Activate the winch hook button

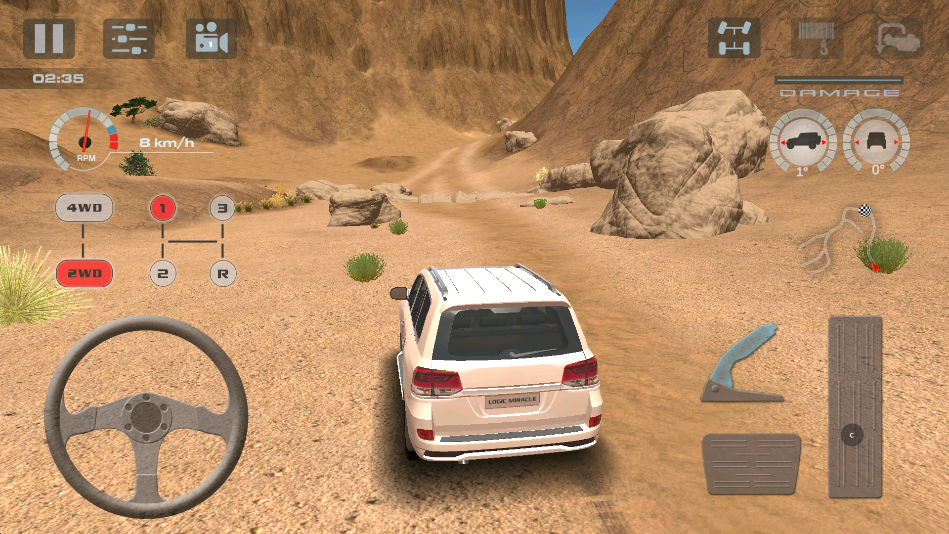pyautogui.click(x=815, y=38)
